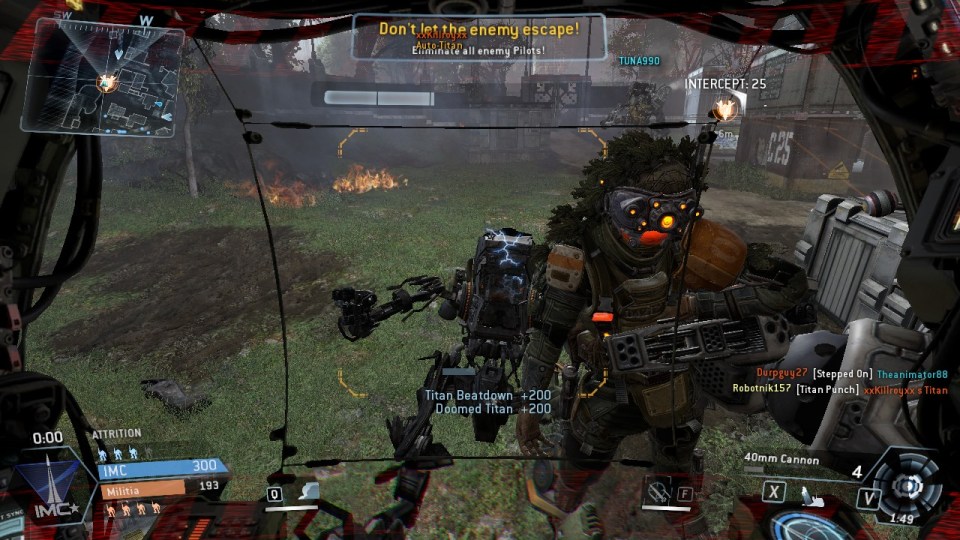
Task: Select the blue IMC score row
Action: pos(160,467)
